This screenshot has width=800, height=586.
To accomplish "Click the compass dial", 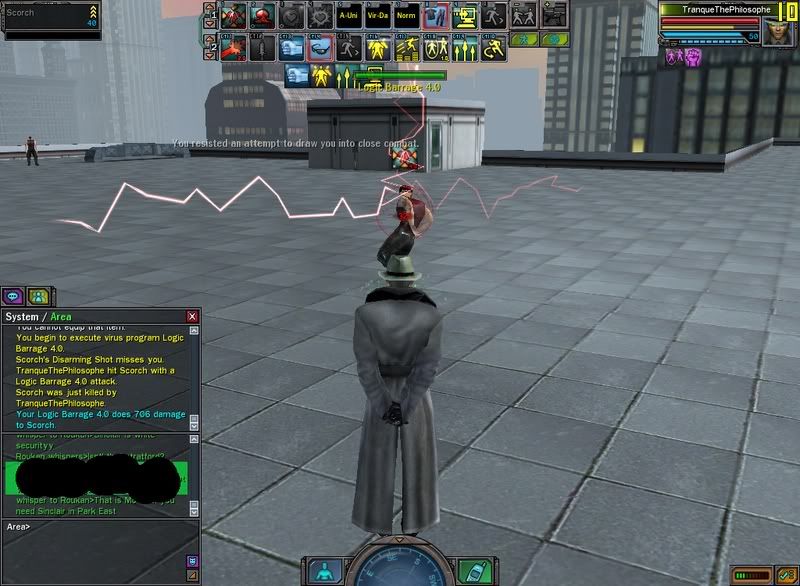I will [398, 570].
